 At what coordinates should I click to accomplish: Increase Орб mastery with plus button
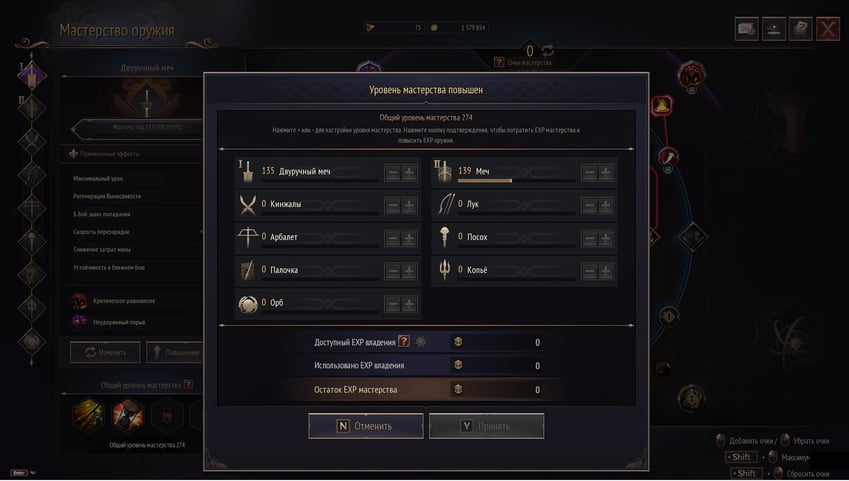point(409,304)
